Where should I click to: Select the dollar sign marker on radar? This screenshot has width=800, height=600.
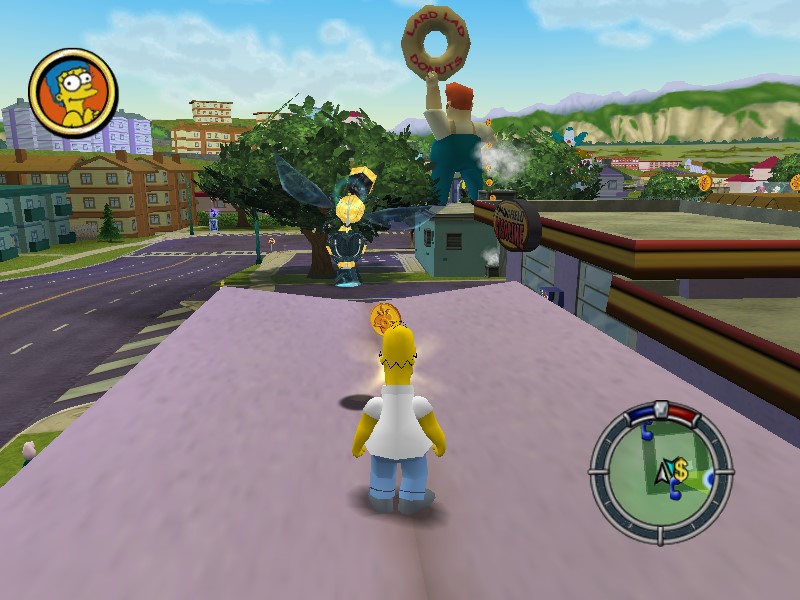(680, 469)
